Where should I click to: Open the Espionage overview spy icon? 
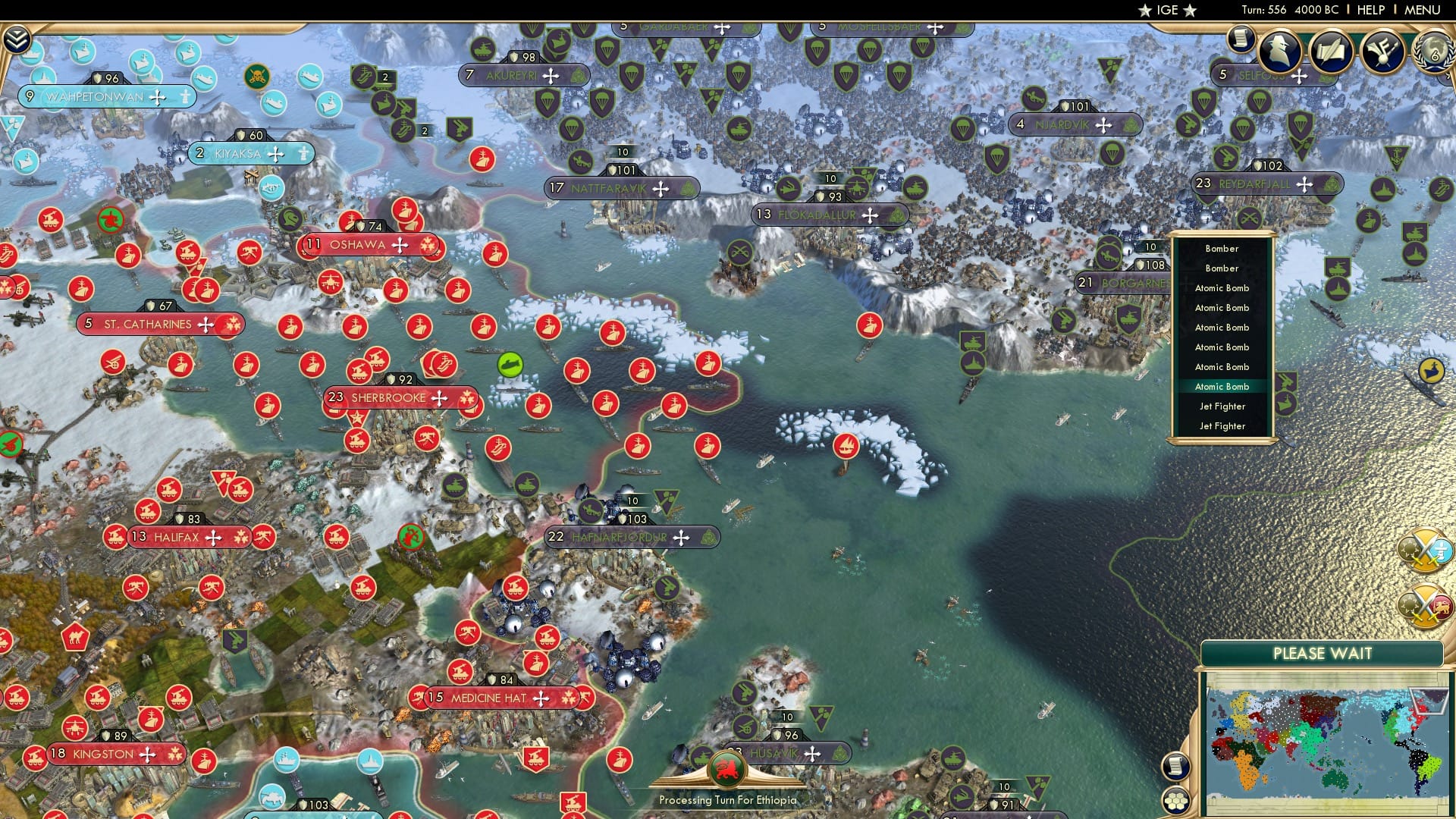click(1280, 52)
